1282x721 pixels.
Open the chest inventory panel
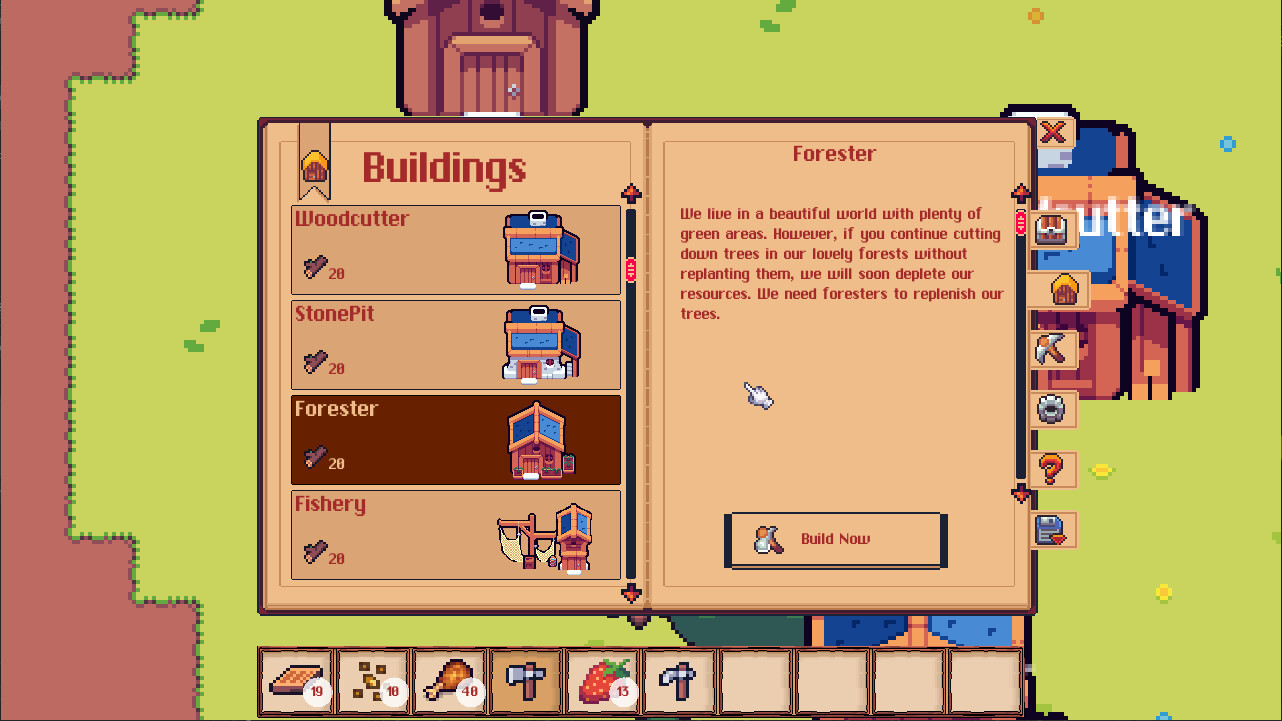coord(1052,230)
